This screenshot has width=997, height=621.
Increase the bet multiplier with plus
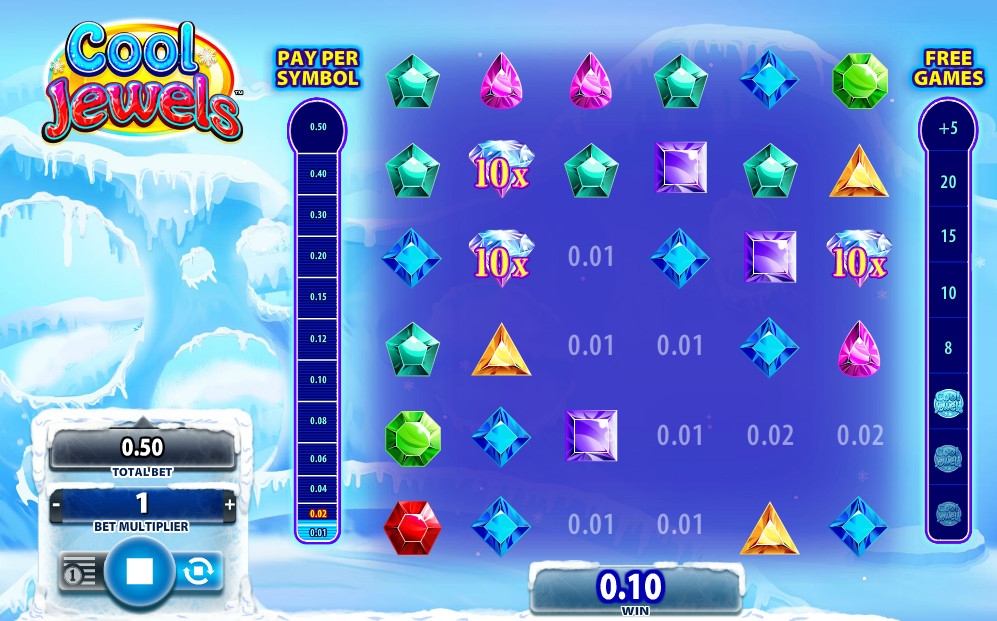230,504
